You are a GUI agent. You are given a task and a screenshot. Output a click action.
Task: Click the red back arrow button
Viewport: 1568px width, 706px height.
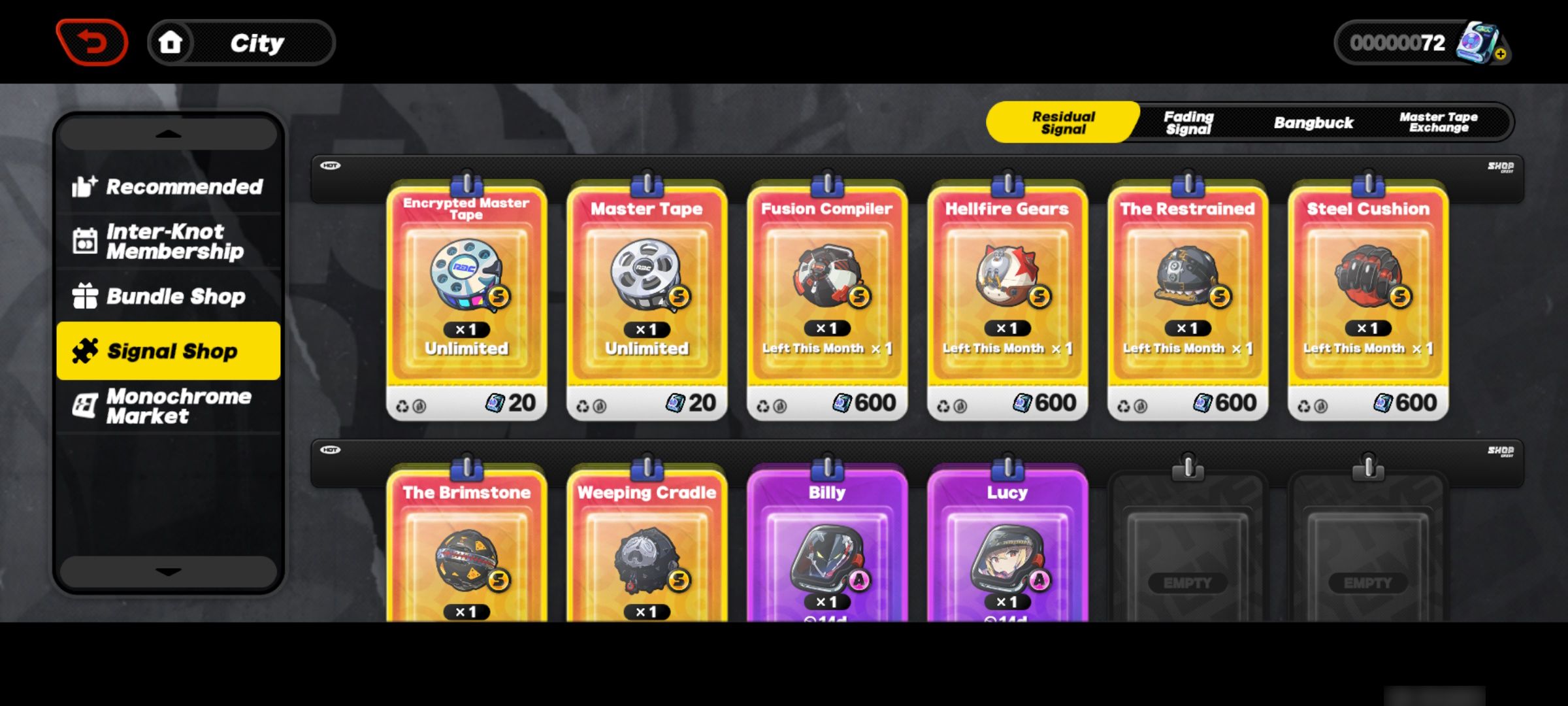91,41
